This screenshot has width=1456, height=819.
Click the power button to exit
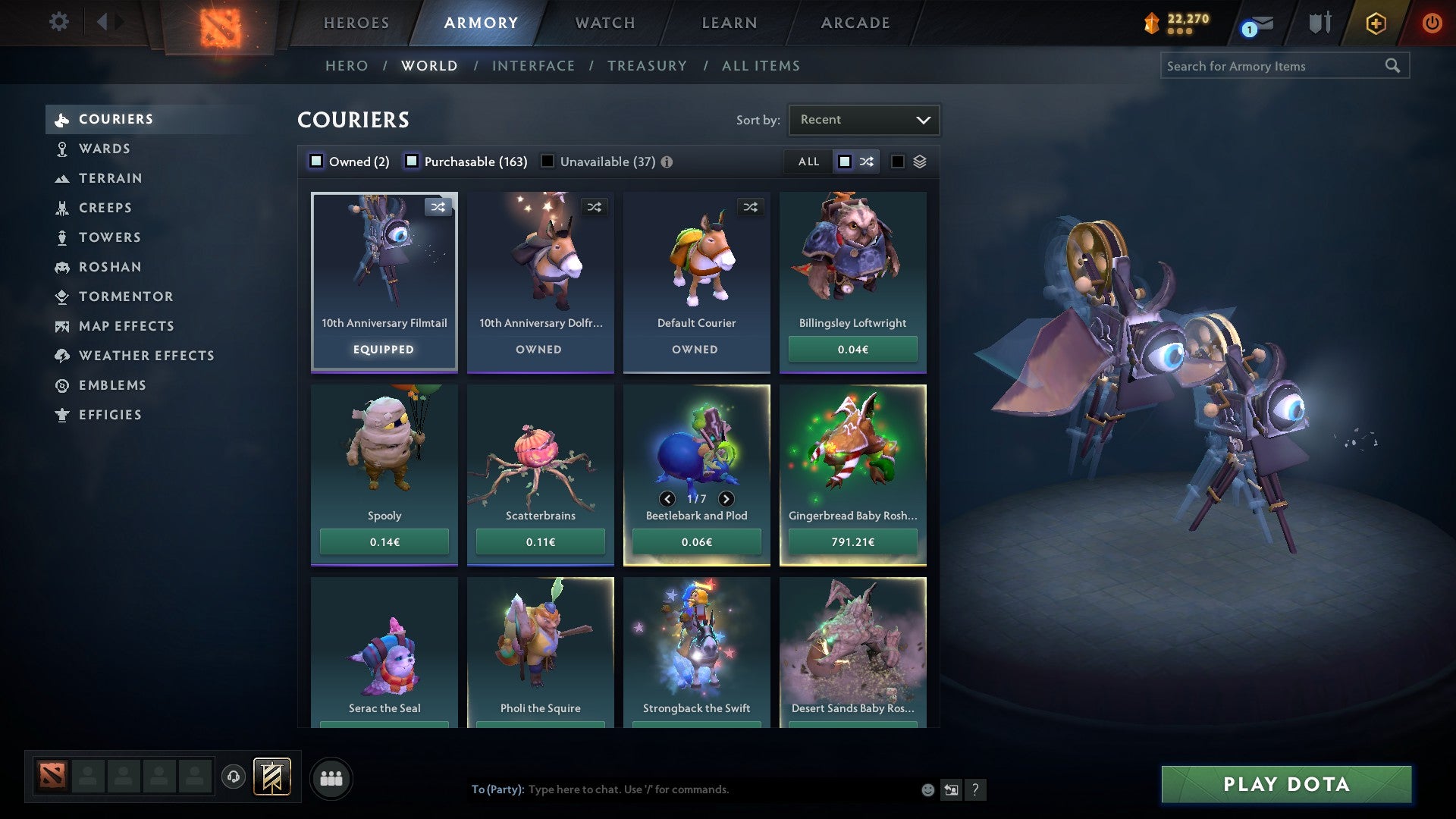1432,23
